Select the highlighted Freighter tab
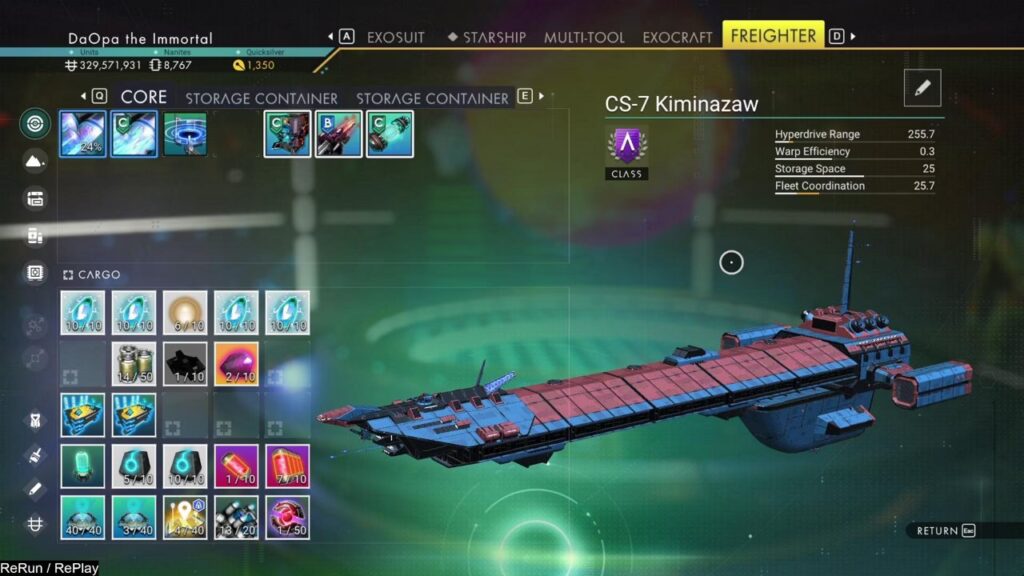The width and height of the screenshot is (1024, 576). tap(773, 36)
